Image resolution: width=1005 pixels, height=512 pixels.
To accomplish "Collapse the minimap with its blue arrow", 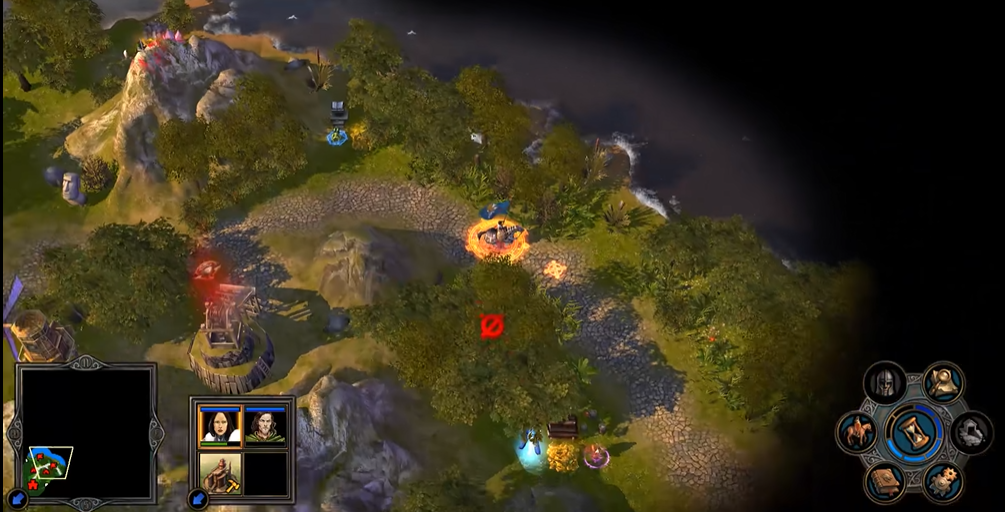I will pyautogui.click(x=17, y=497).
